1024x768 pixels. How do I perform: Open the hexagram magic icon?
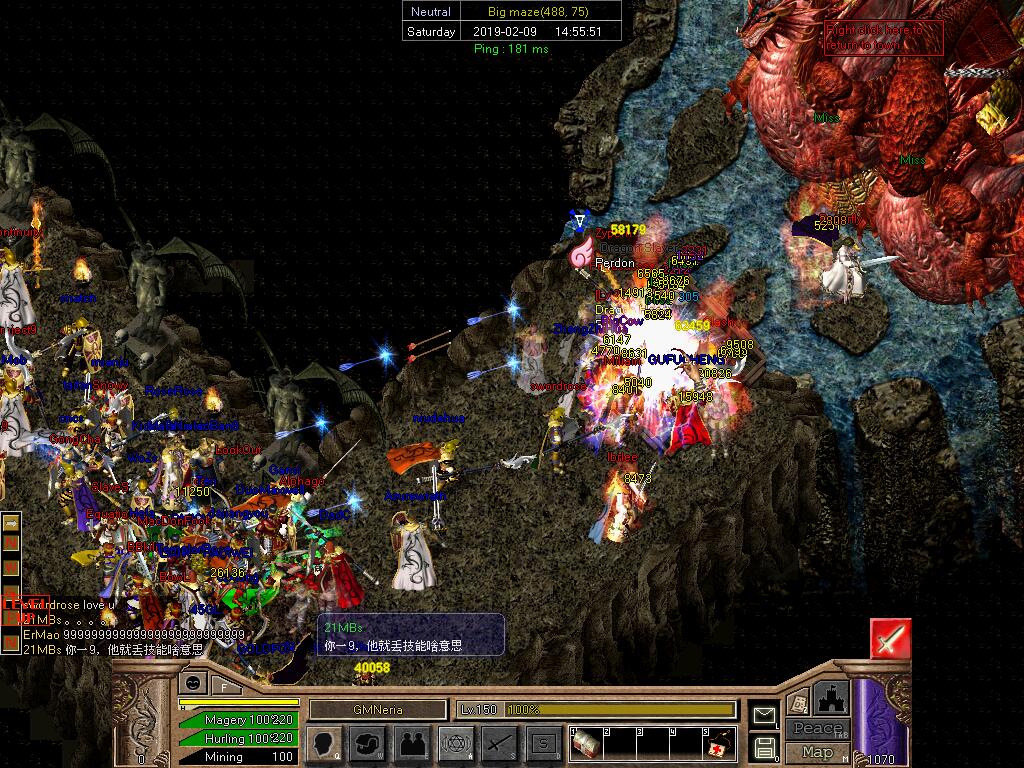pyautogui.click(x=457, y=743)
